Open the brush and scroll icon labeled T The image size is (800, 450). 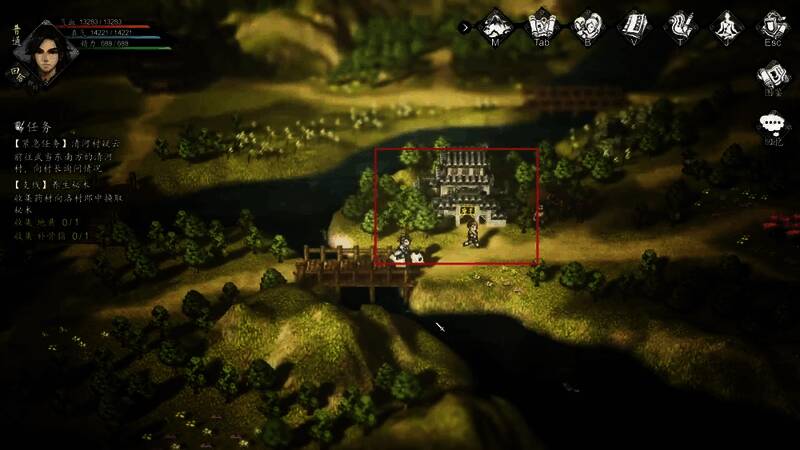click(680, 24)
